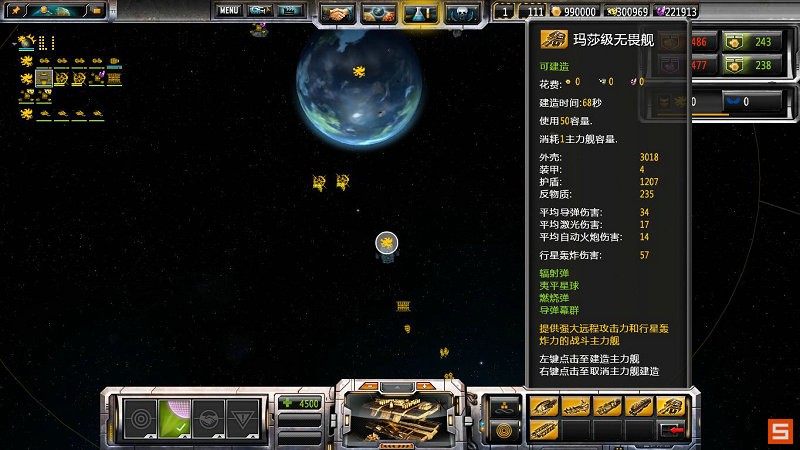Click the green plus 4500 button
This screenshot has width=800, height=450.
tap(301, 404)
